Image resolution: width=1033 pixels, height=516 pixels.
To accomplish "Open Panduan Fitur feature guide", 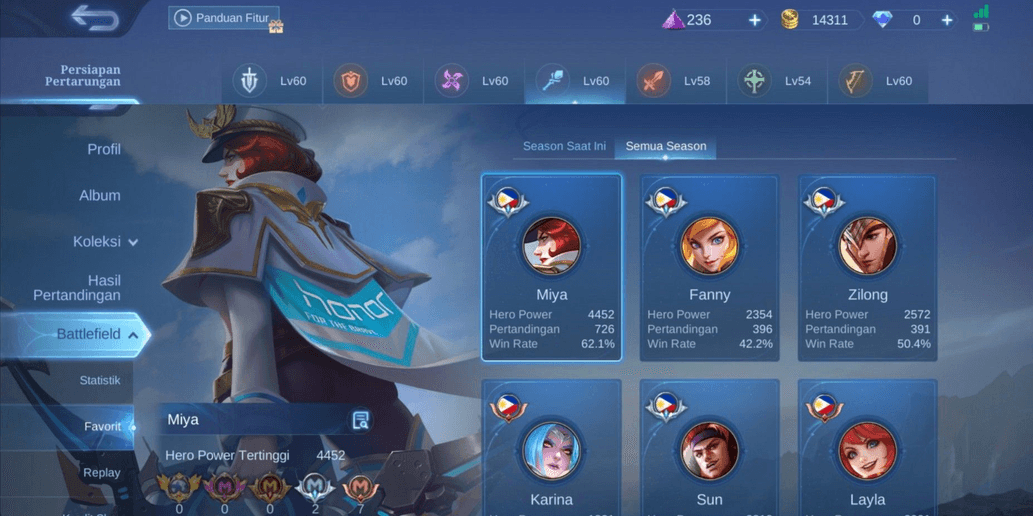I will 224,18.
